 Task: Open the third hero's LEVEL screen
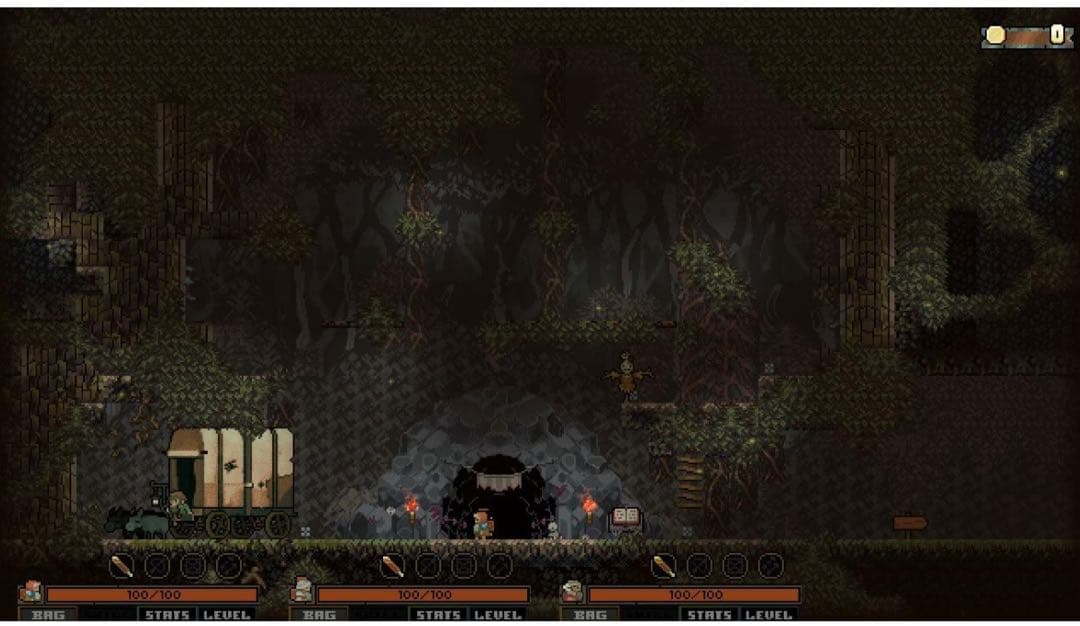pyautogui.click(x=768, y=615)
